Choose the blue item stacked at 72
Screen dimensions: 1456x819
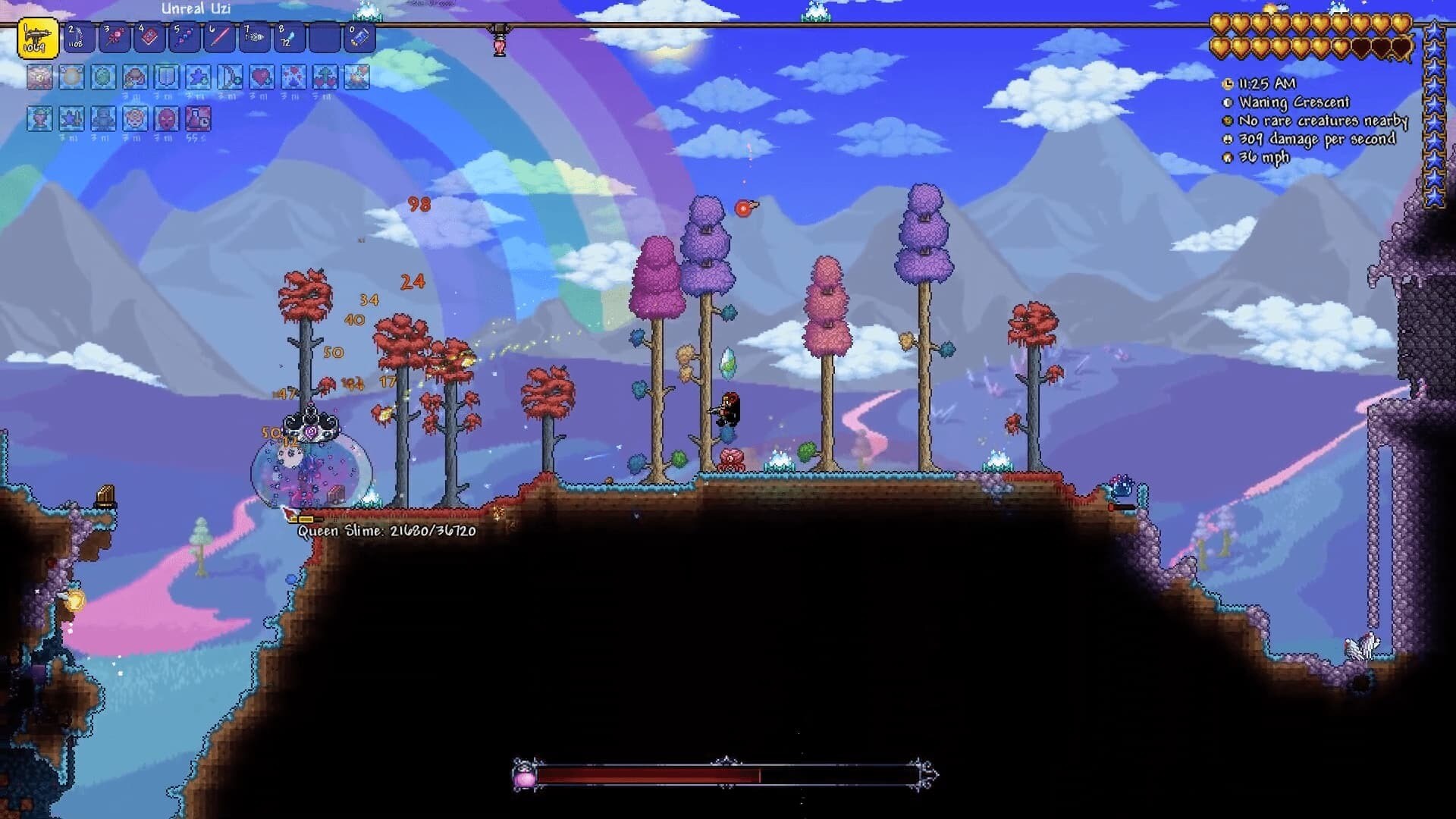290,37
